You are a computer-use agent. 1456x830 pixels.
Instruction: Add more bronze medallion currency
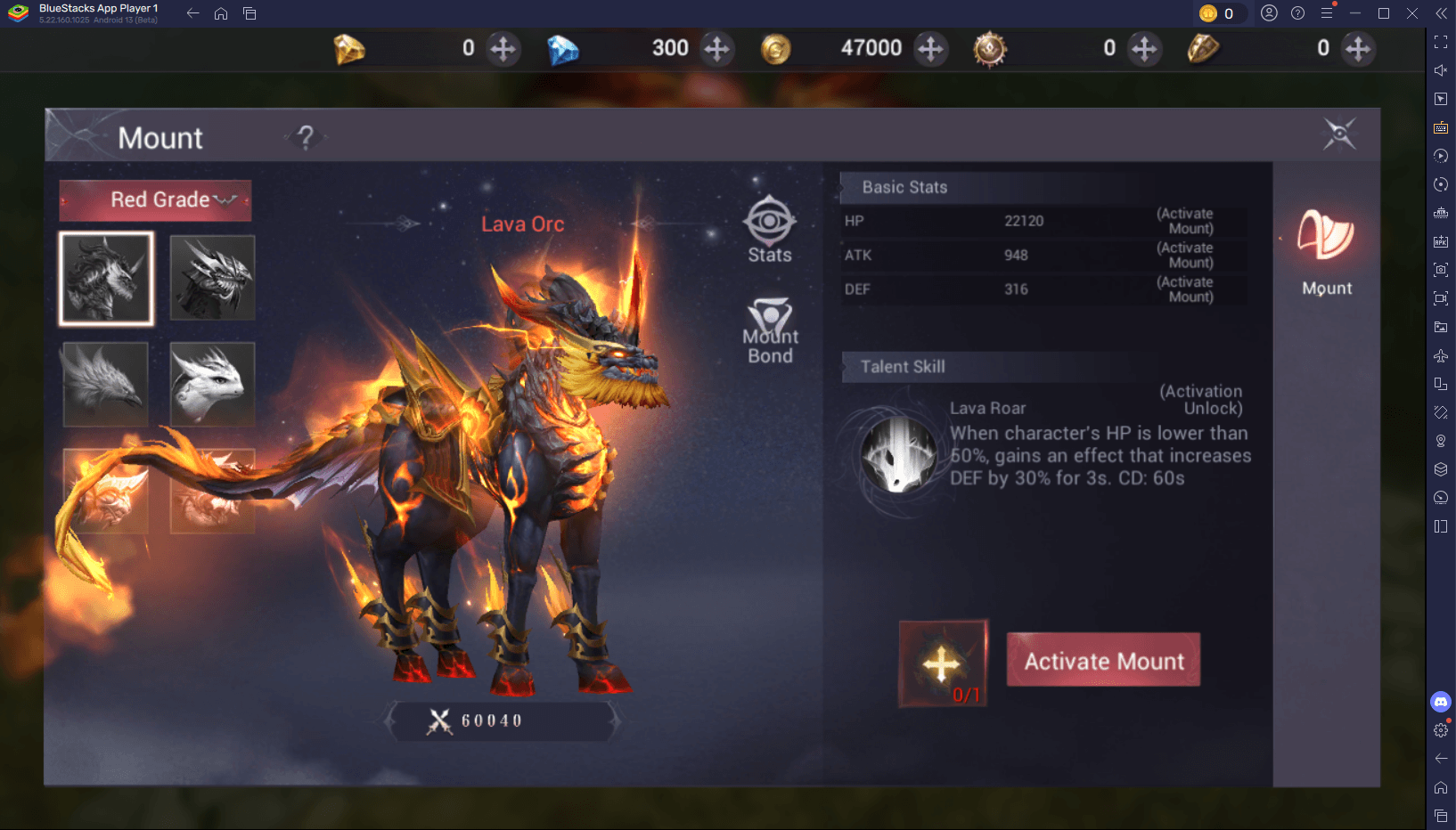1144,48
